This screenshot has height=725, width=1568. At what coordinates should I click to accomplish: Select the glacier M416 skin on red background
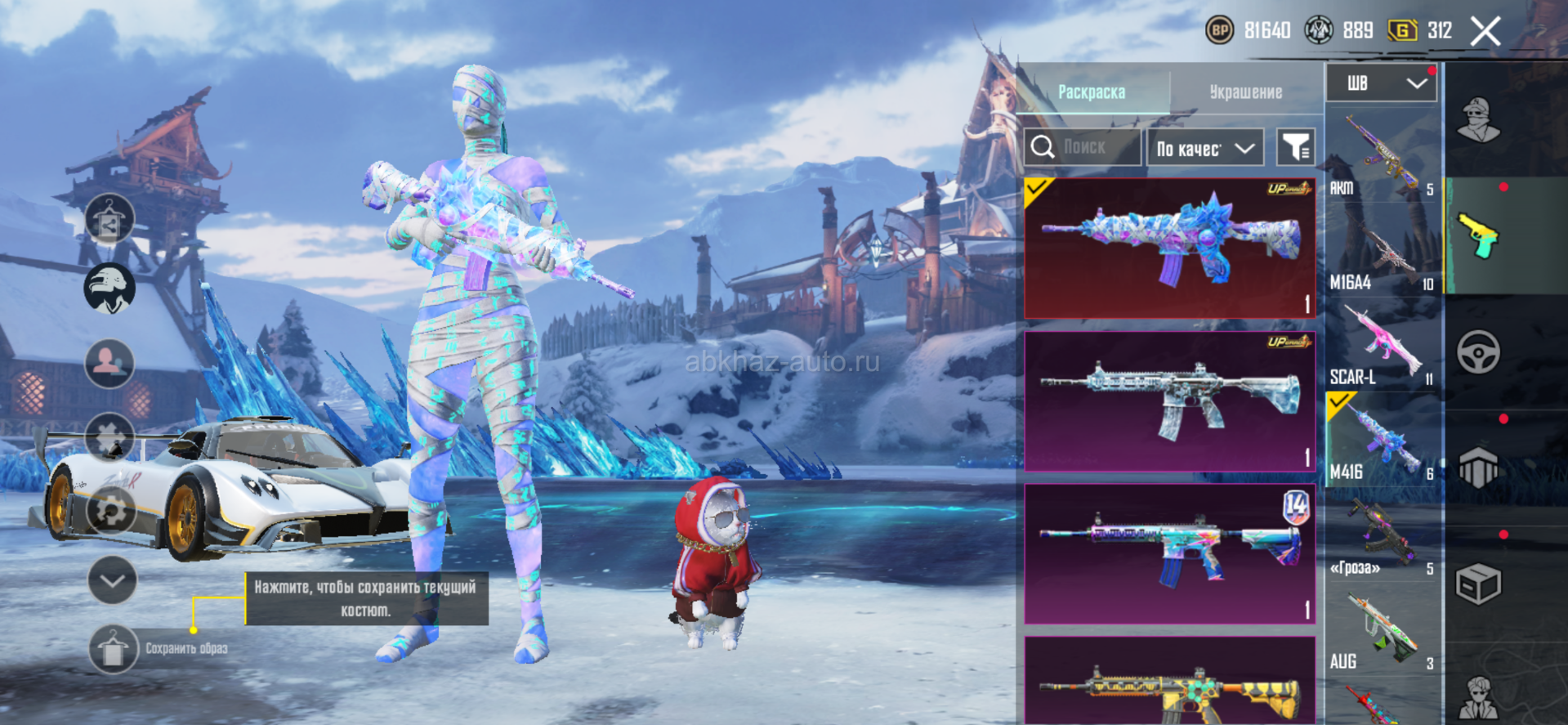pos(1169,248)
